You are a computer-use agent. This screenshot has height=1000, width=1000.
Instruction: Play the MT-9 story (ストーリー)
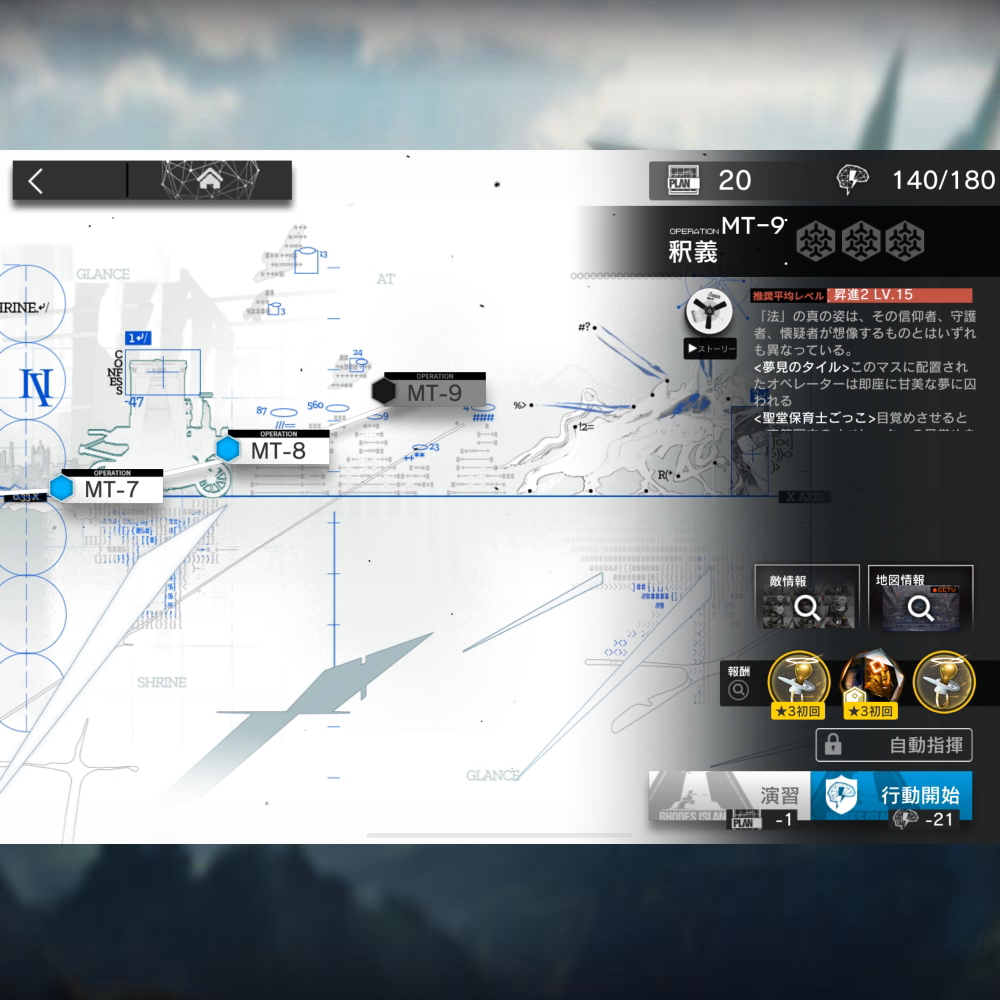(x=711, y=349)
